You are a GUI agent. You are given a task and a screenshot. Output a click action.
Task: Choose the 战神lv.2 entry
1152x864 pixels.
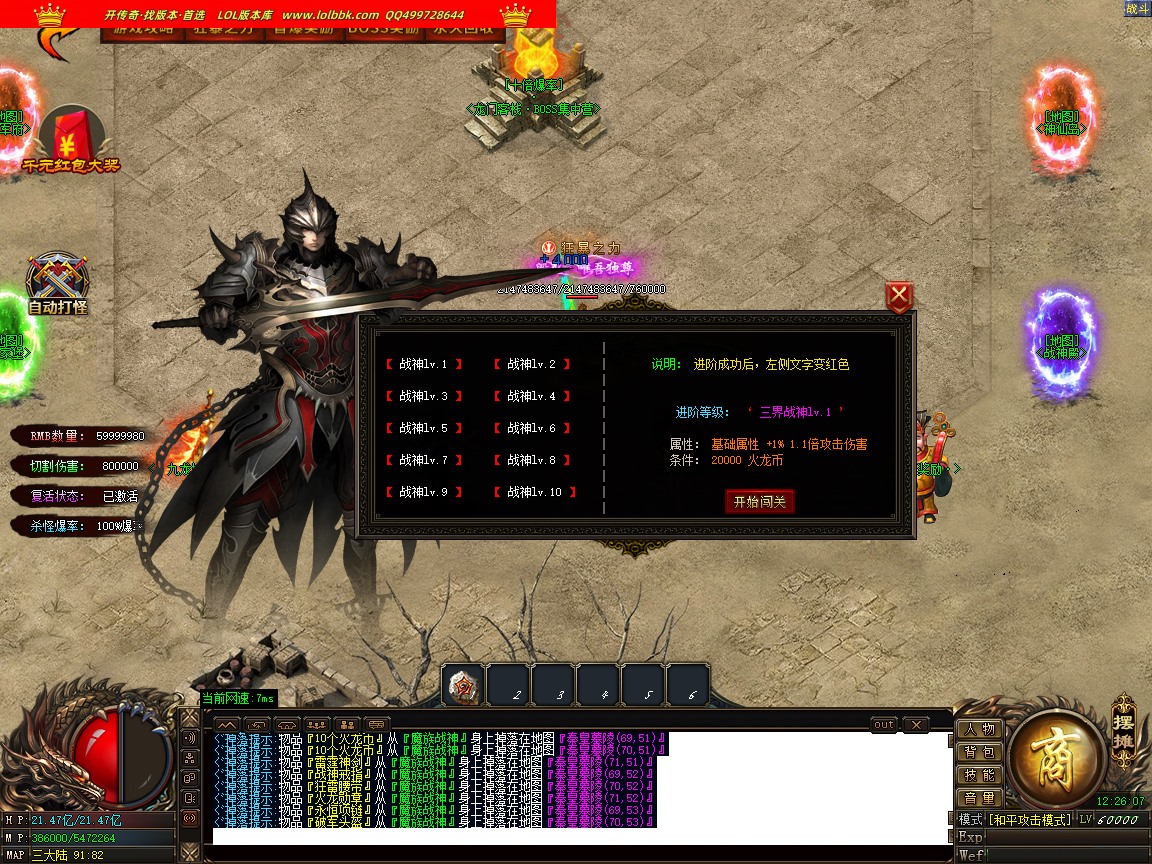pyautogui.click(x=531, y=365)
